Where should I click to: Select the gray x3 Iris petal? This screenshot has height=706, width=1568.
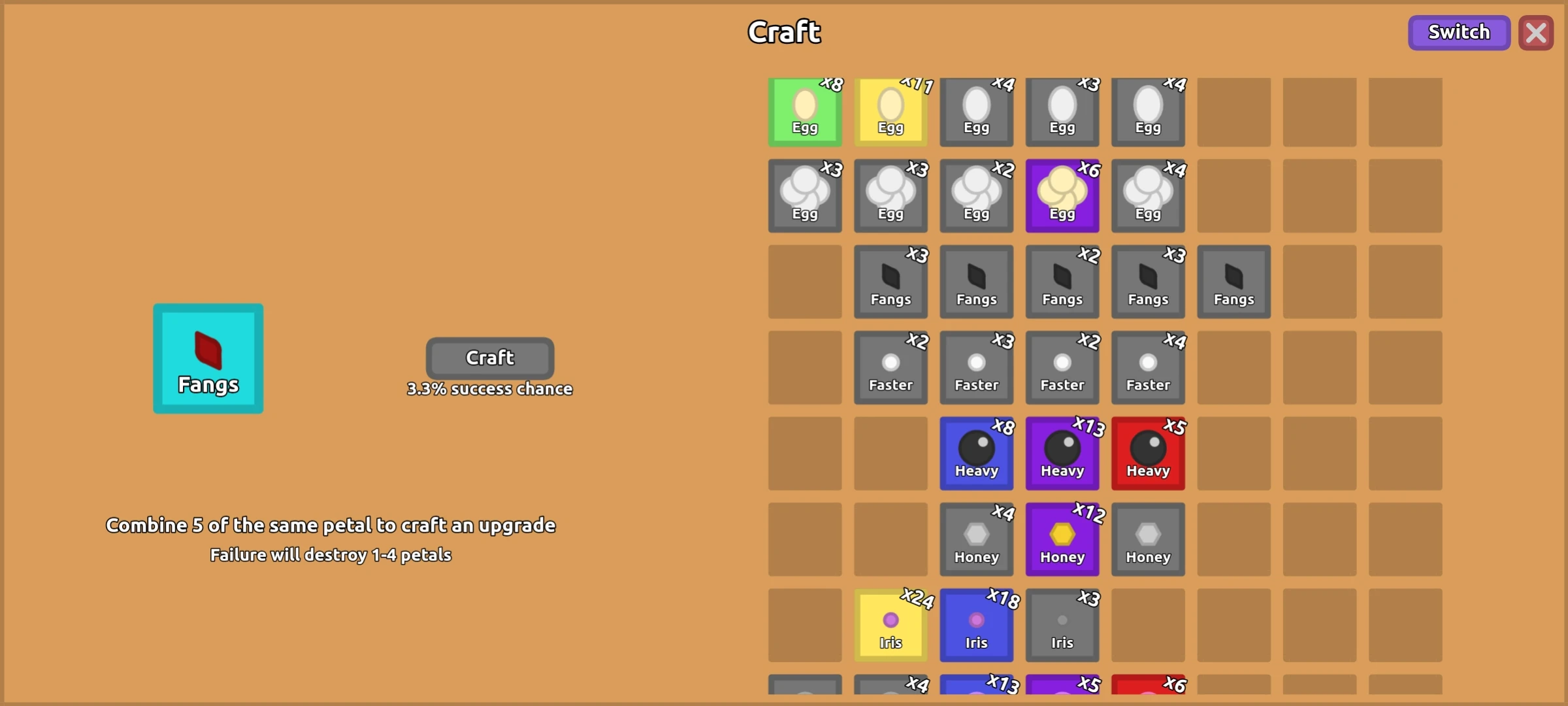click(x=1062, y=624)
